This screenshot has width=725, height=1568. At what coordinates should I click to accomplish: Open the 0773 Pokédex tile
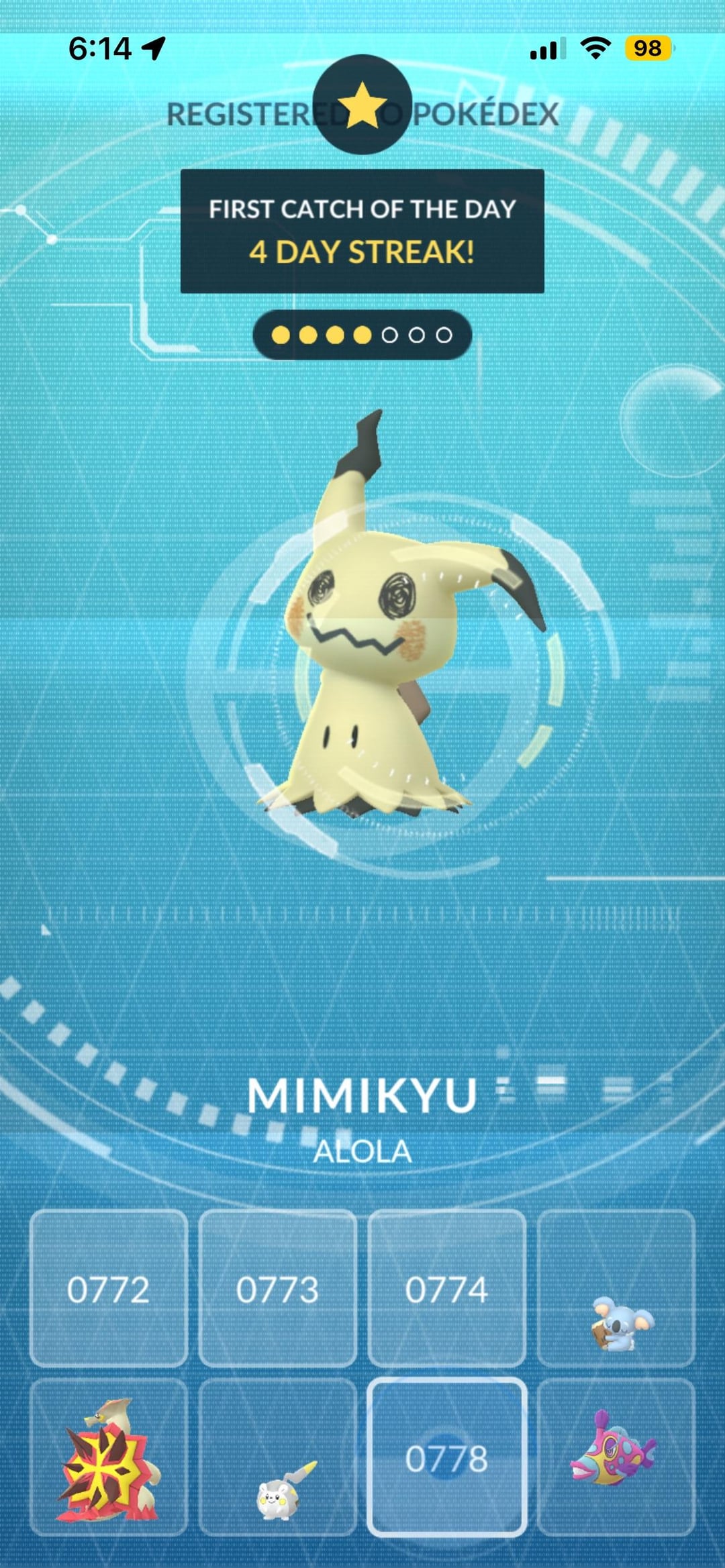pyautogui.click(x=277, y=1289)
